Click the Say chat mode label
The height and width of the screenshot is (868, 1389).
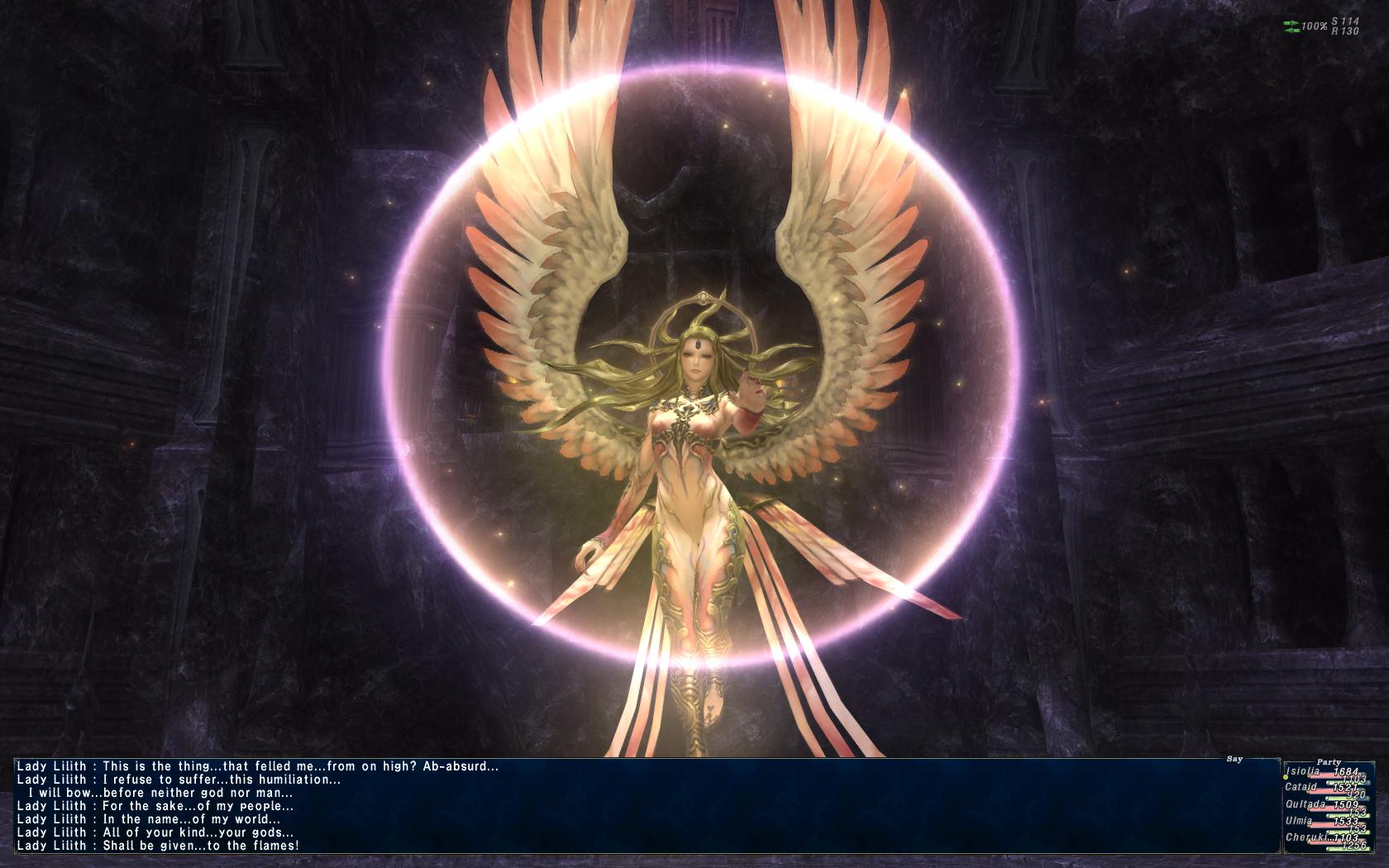(x=1234, y=759)
